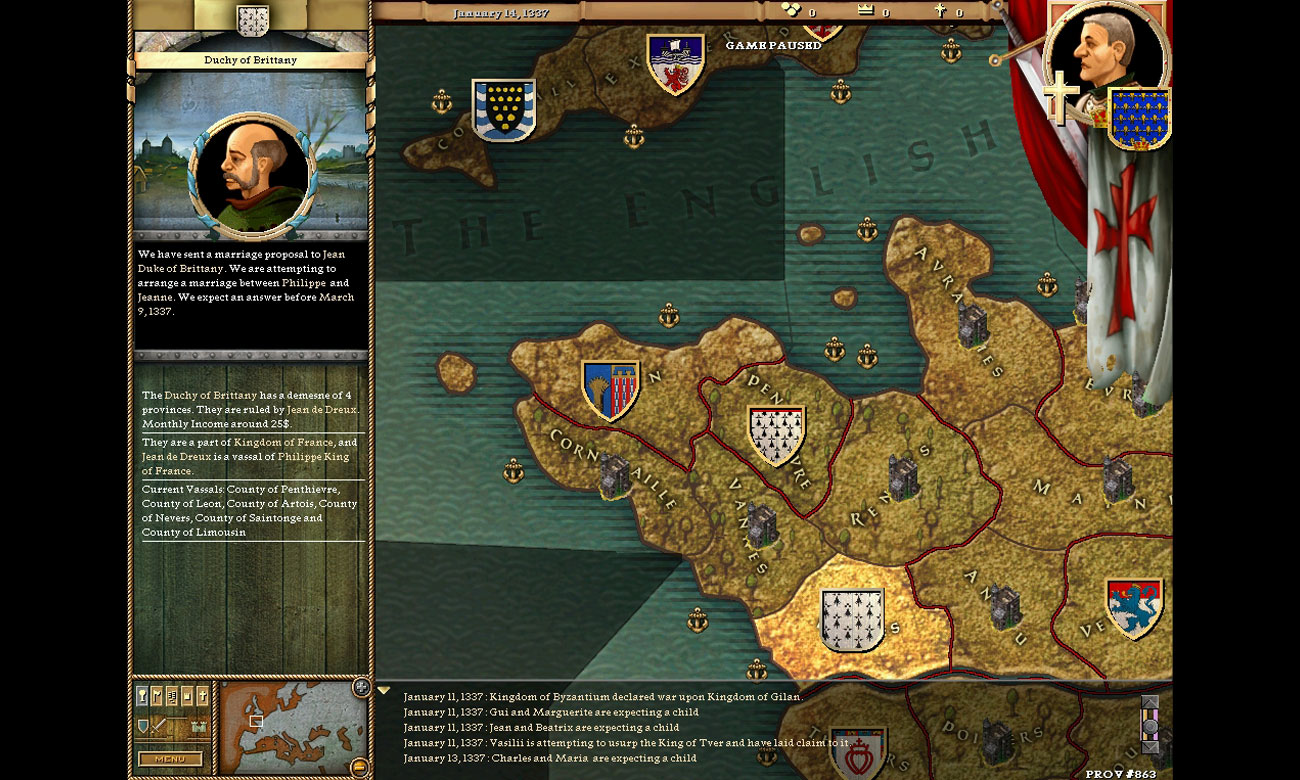Toggle the shield overlay filter
The image size is (1300, 780).
143,726
